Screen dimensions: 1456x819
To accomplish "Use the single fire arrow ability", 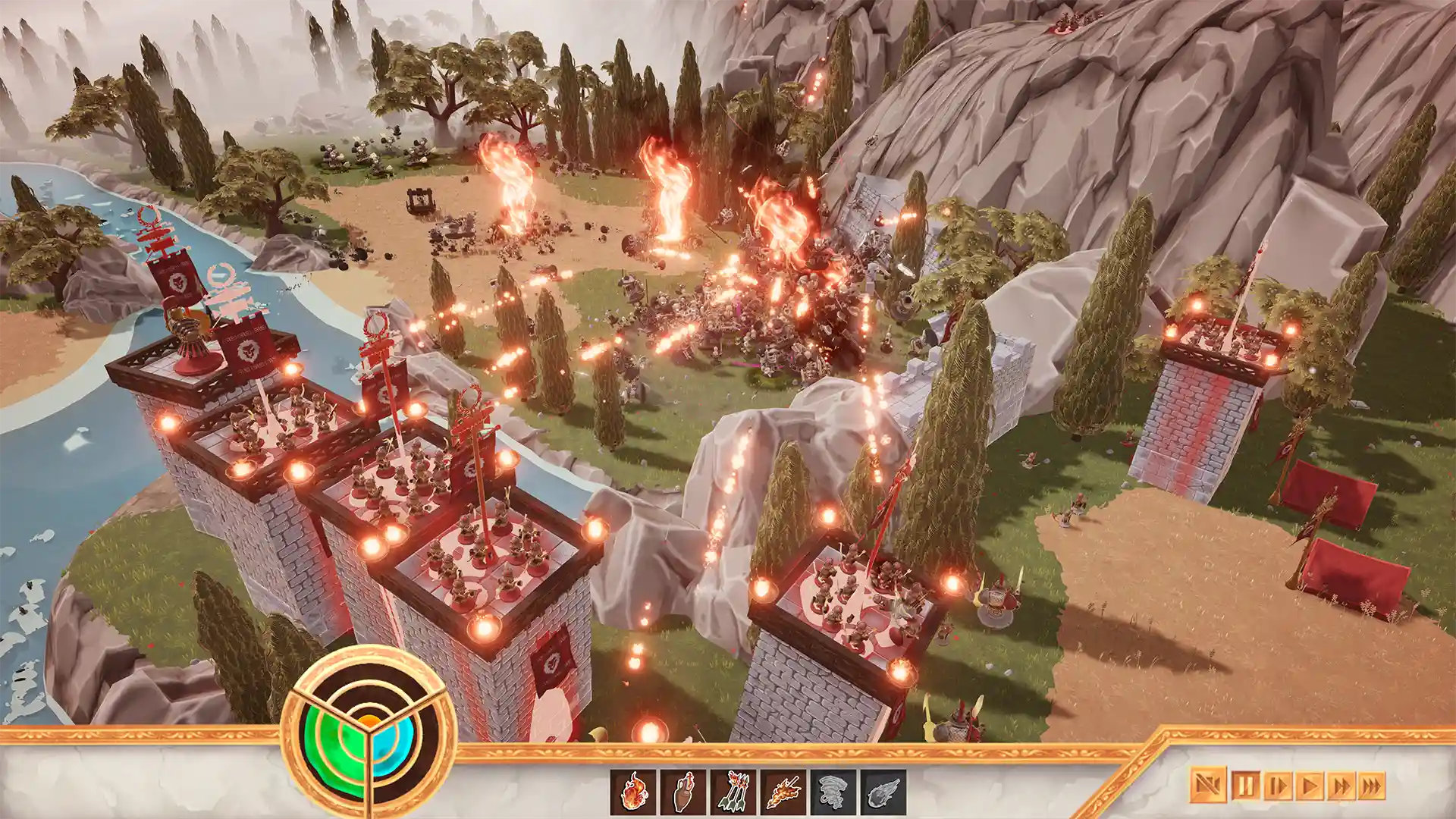I will coord(783,792).
